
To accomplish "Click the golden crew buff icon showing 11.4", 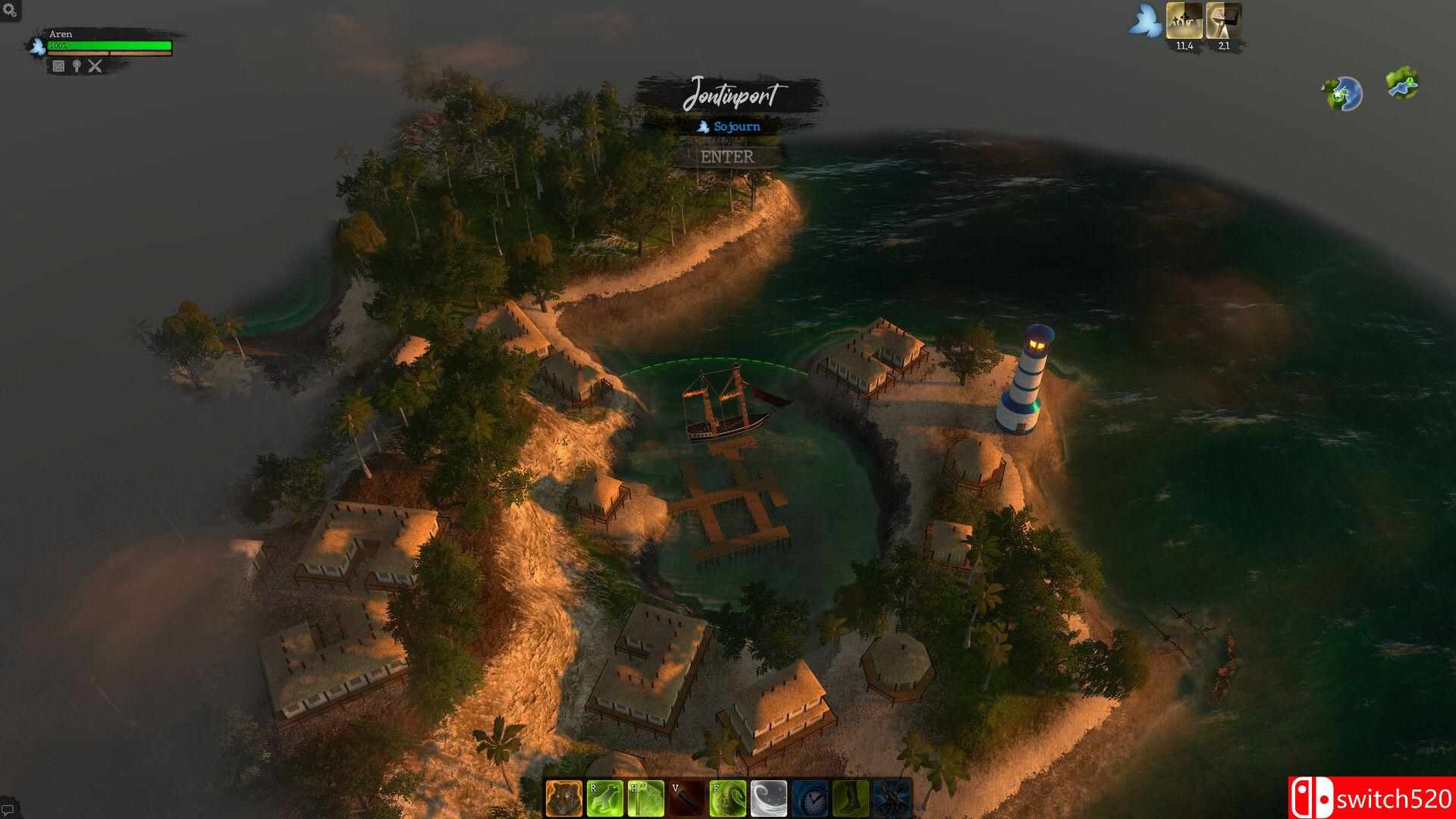I will pos(1185,21).
